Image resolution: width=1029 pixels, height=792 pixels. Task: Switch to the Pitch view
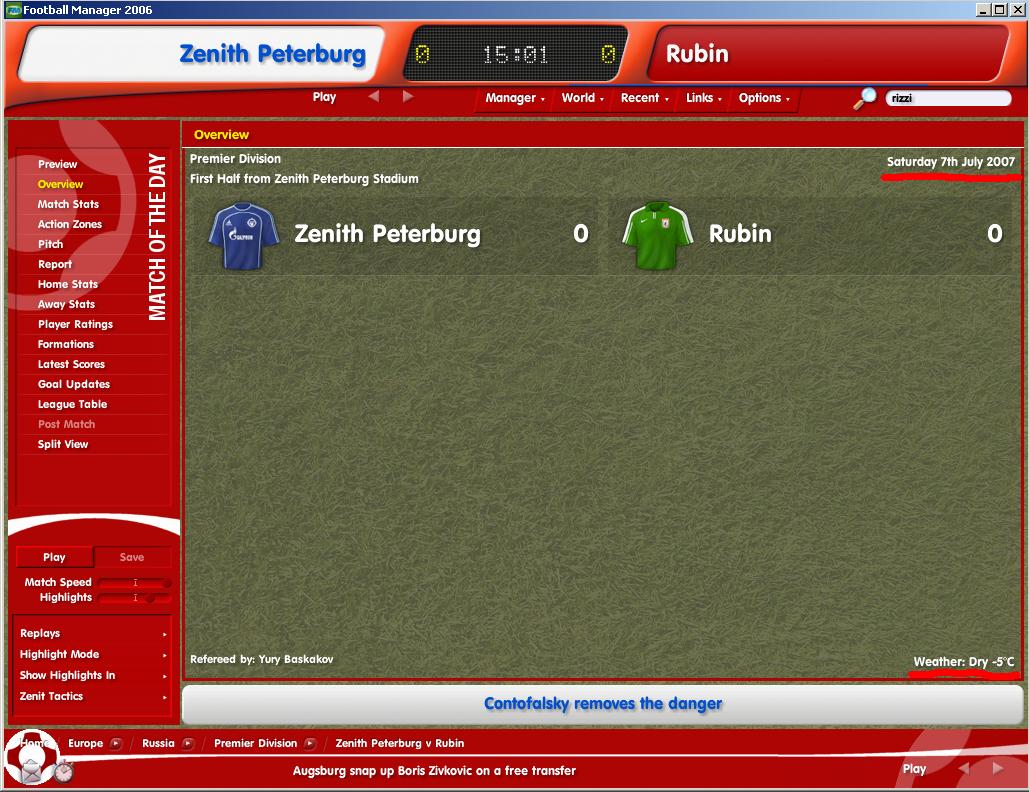pos(51,244)
